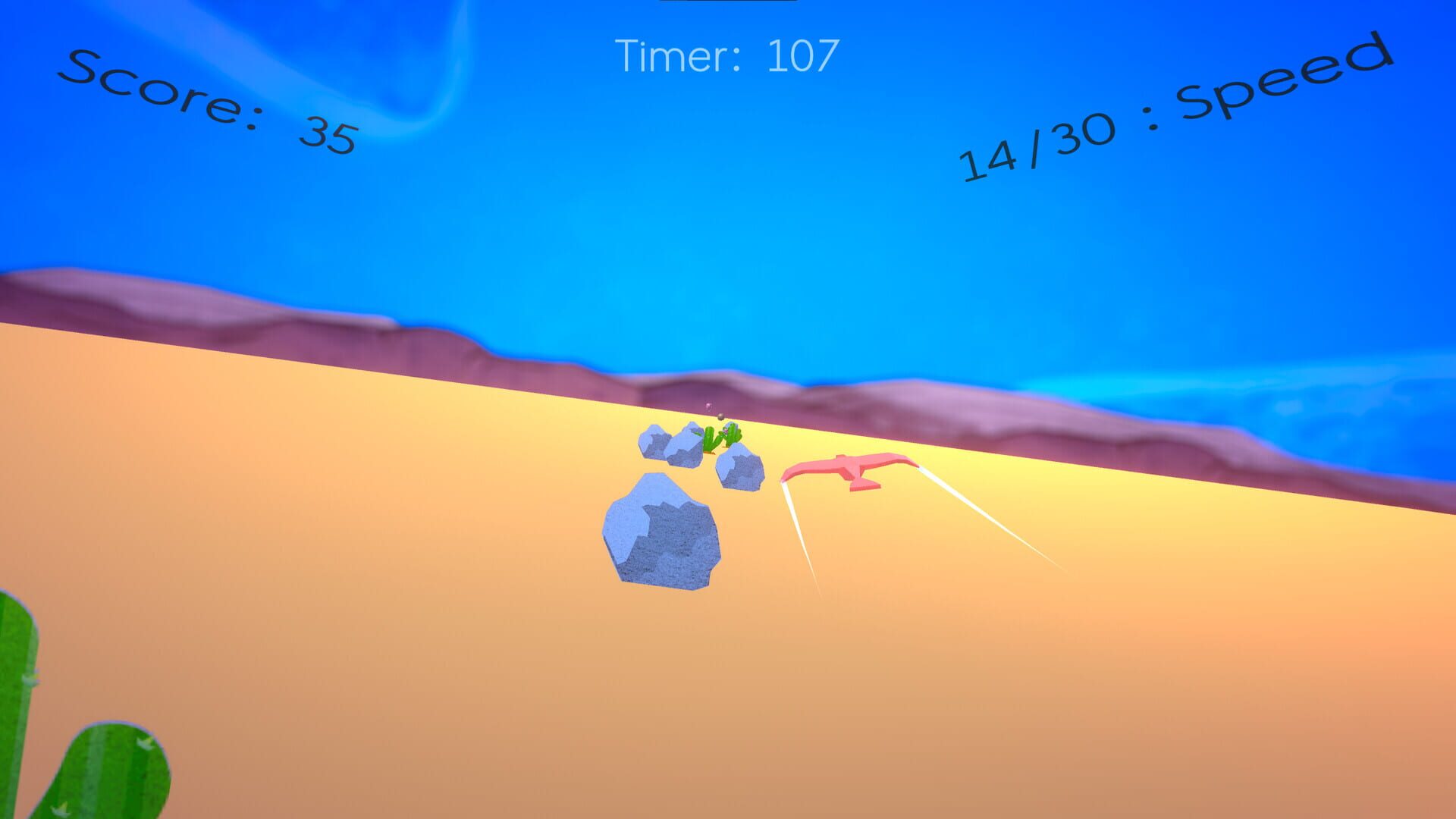The height and width of the screenshot is (819, 1456).
Task: Click the bird's left wing tip
Action: coord(784,479)
